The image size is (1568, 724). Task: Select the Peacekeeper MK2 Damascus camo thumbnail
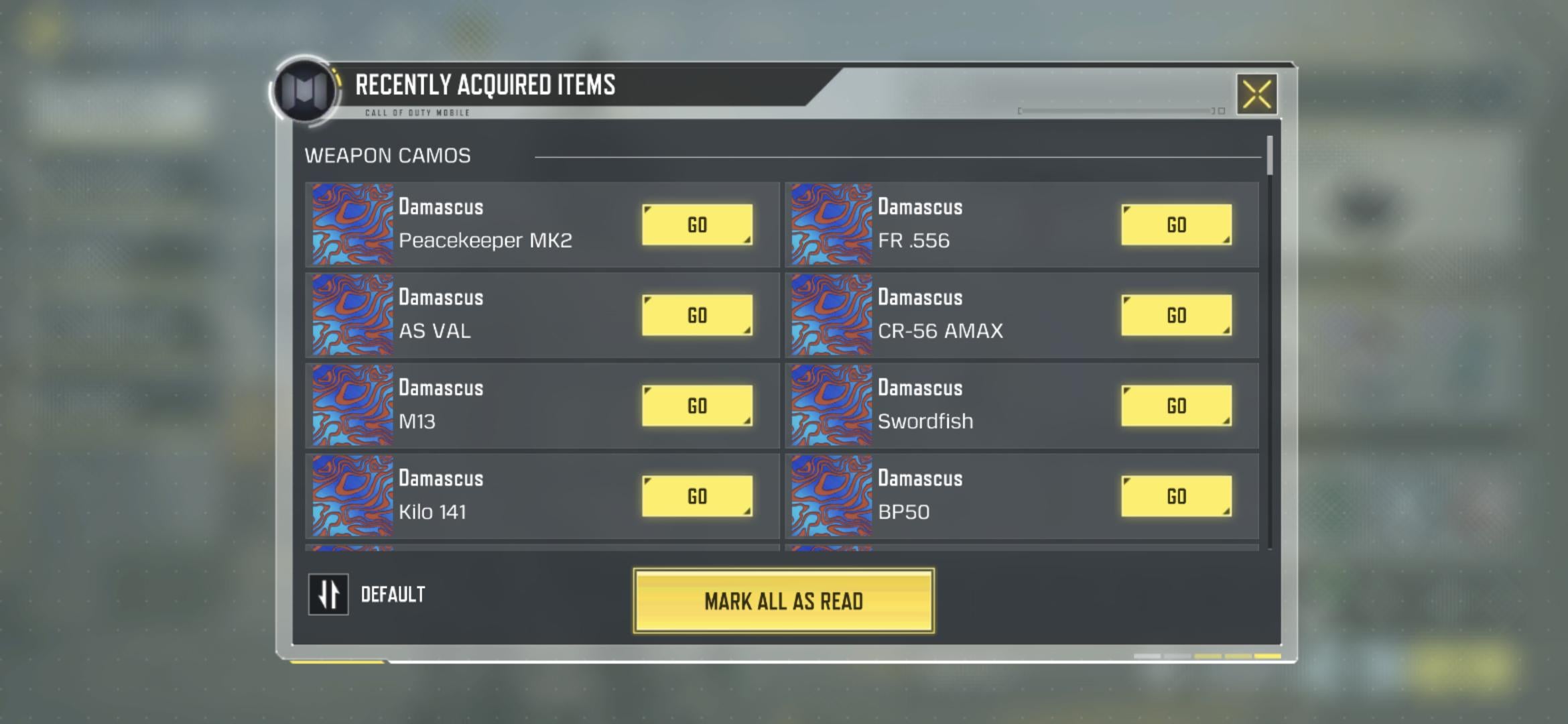(352, 225)
